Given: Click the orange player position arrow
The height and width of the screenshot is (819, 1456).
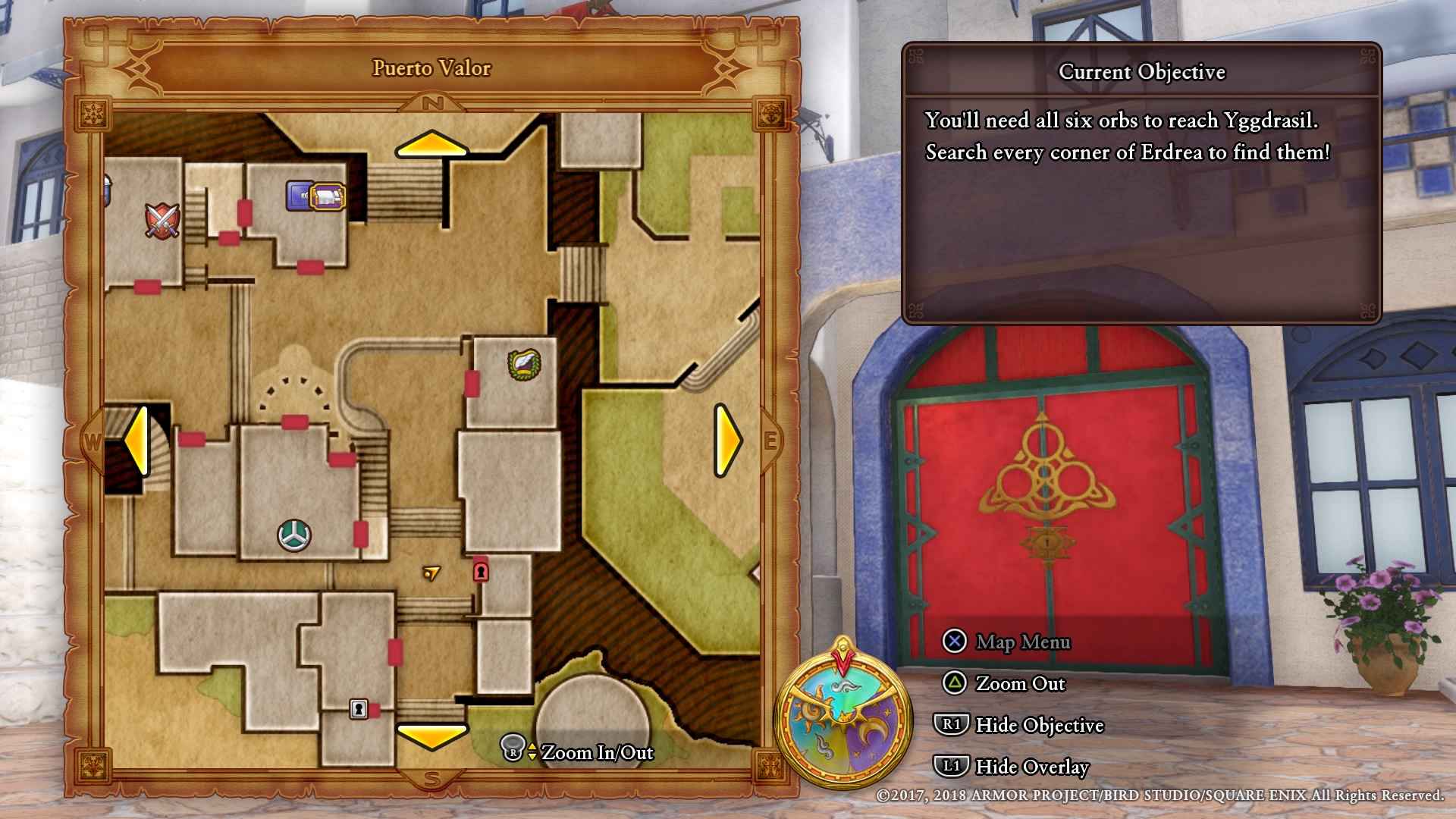Looking at the screenshot, I should (x=431, y=573).
